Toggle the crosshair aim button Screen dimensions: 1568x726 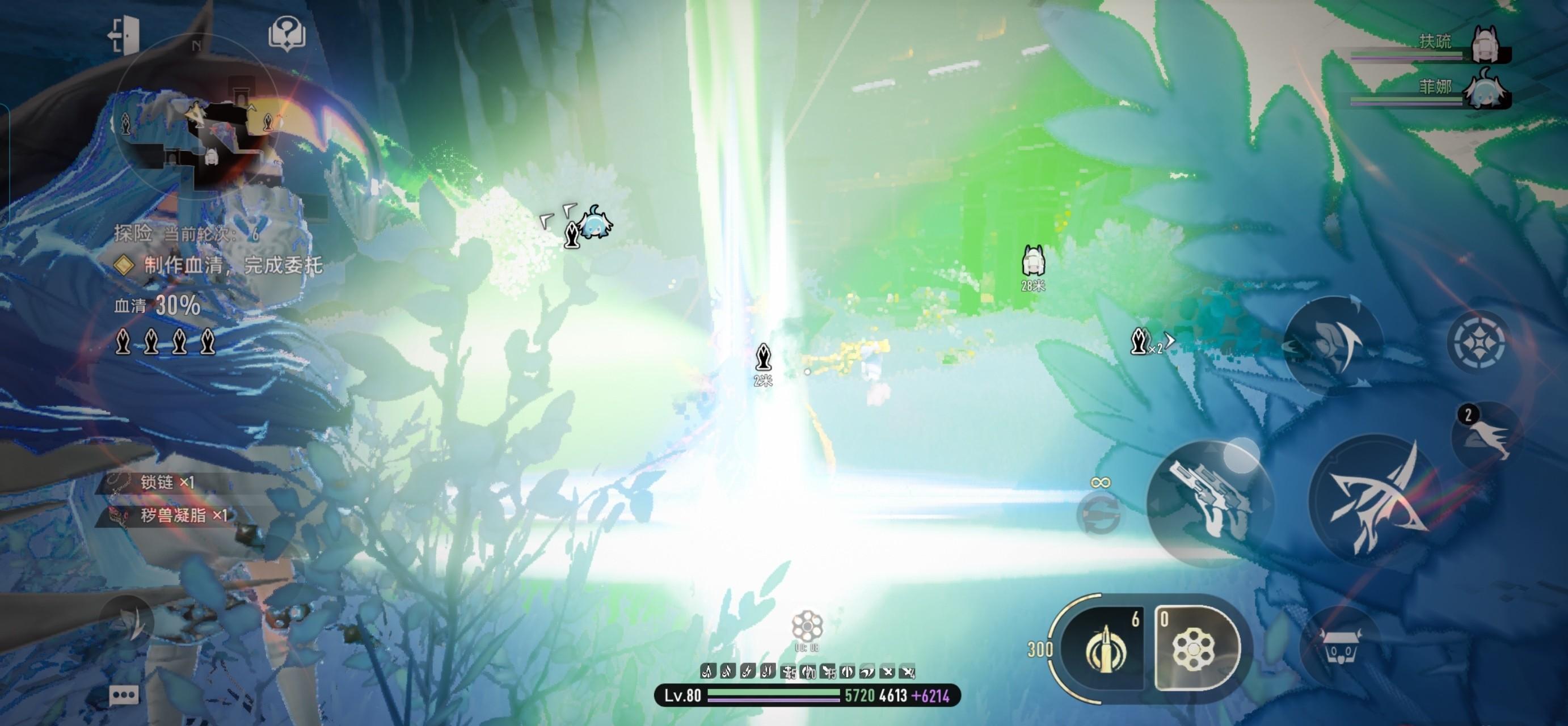tap(1478, 341)
